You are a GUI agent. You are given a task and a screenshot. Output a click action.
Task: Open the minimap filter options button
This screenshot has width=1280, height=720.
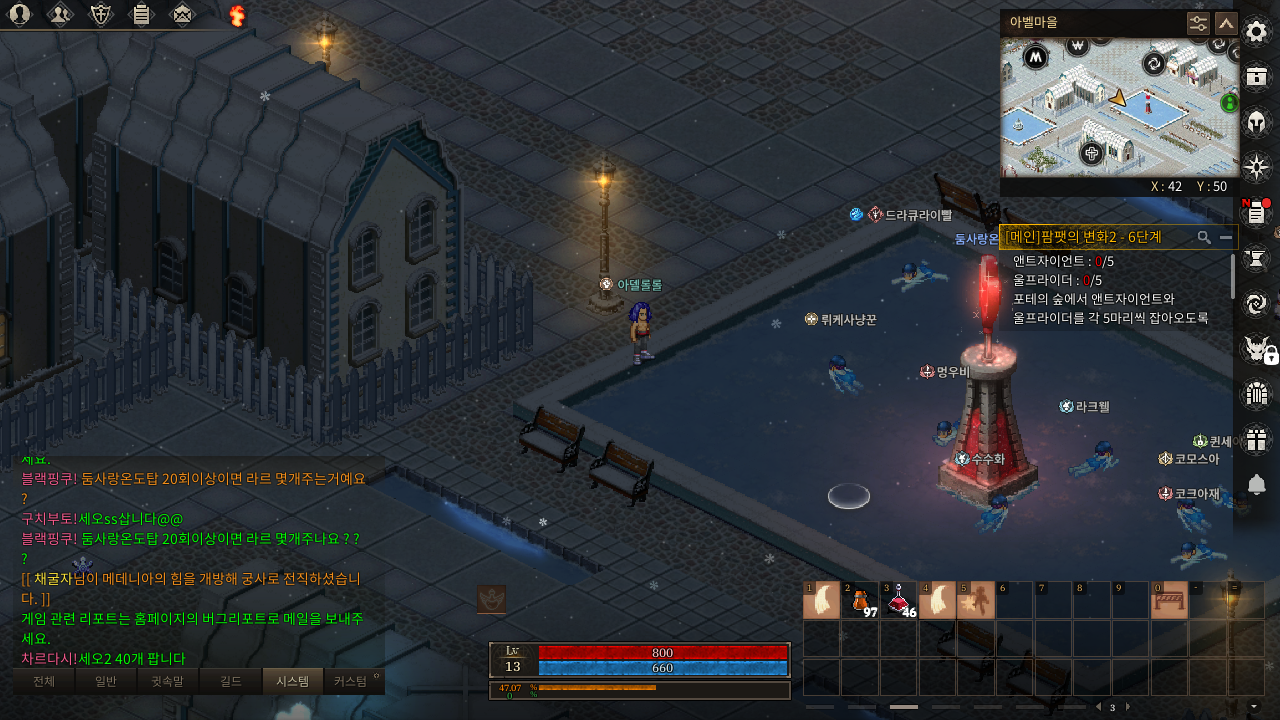tap(1198, 23)
